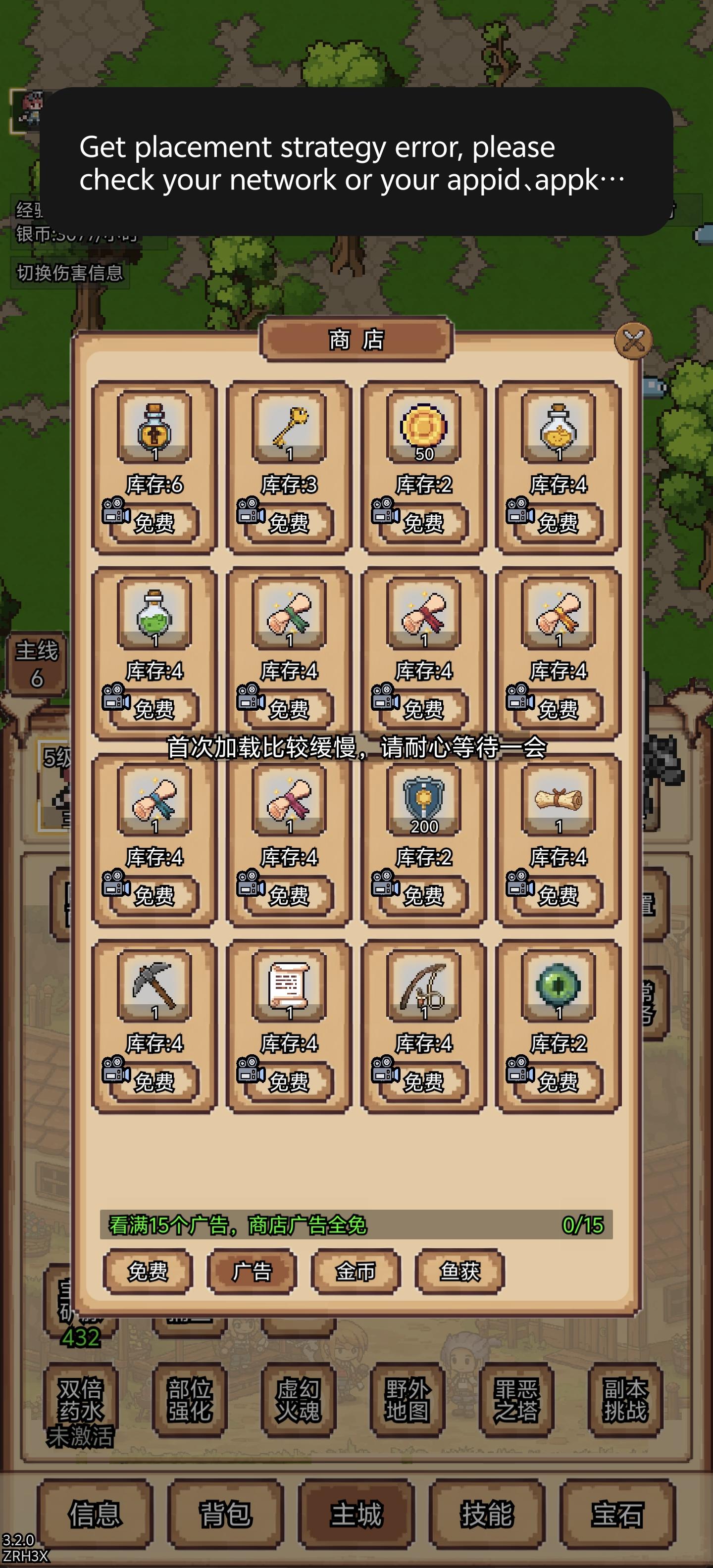Viewport: 713px width, 1568px height.
Task: Activate the 双倍药水 double potion boost
Action: click(x=80, y=1401)
